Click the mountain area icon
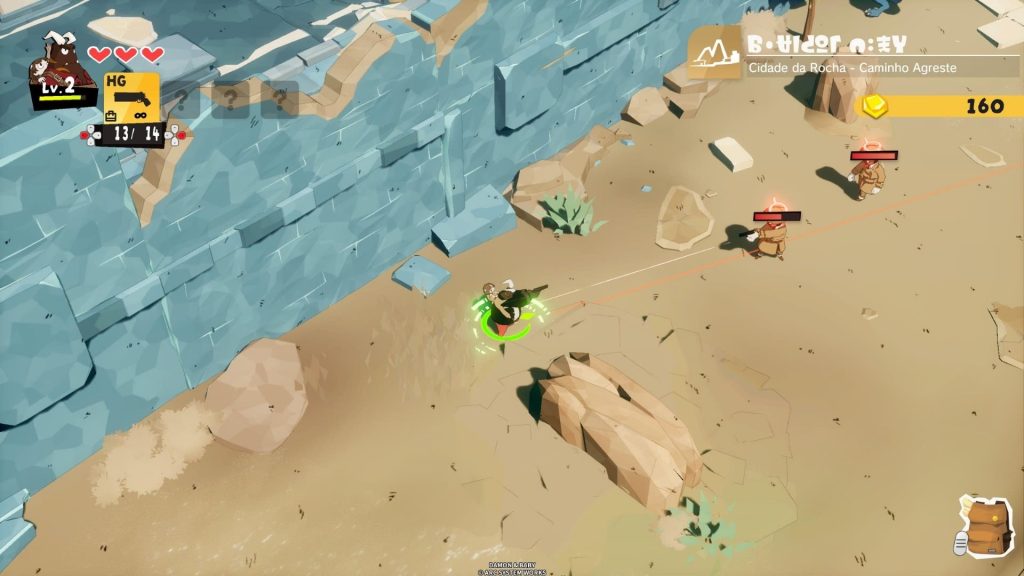The image size is (1024, 576). click(714, 53)
